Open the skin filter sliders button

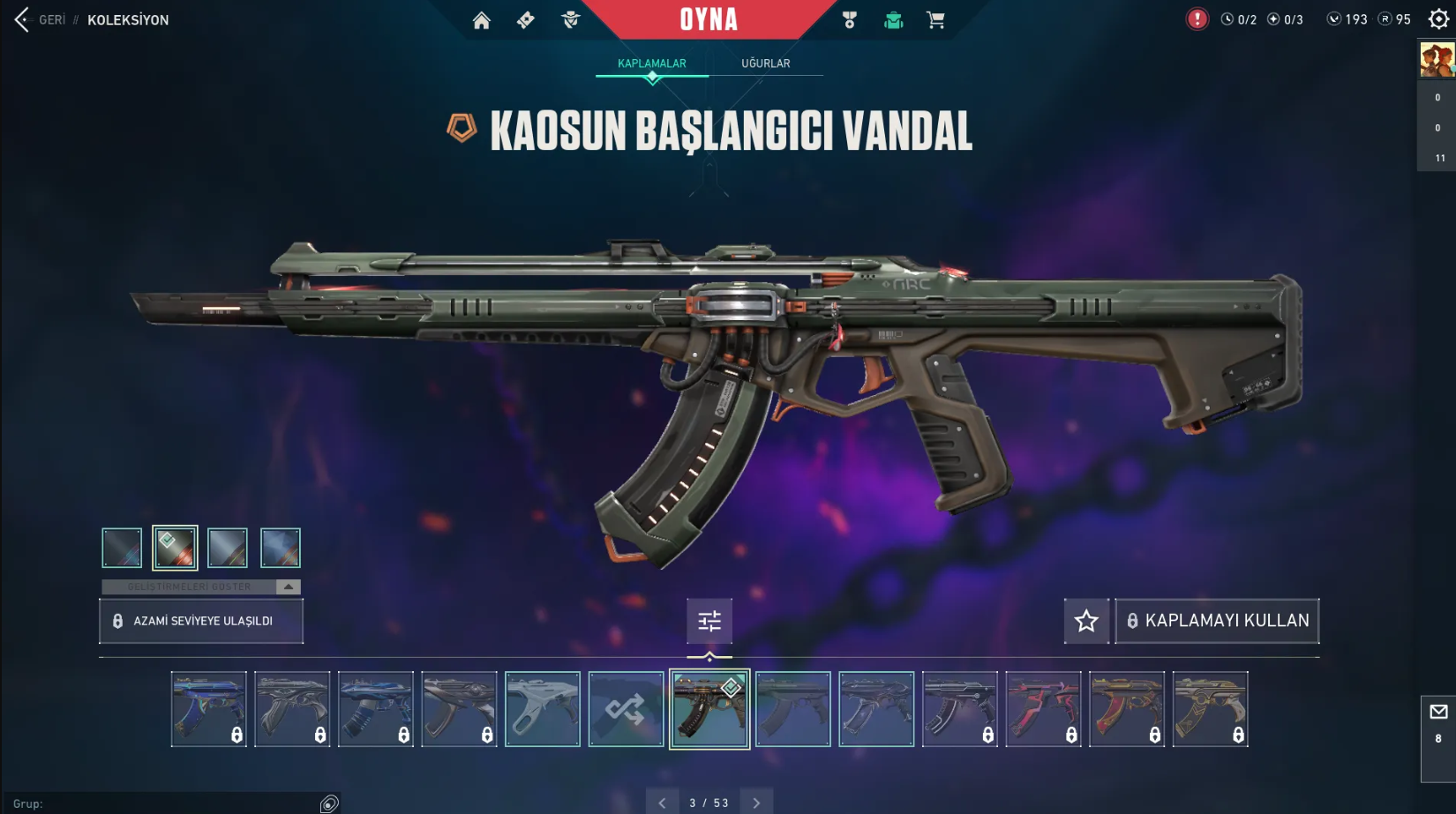tap(709, 621)
